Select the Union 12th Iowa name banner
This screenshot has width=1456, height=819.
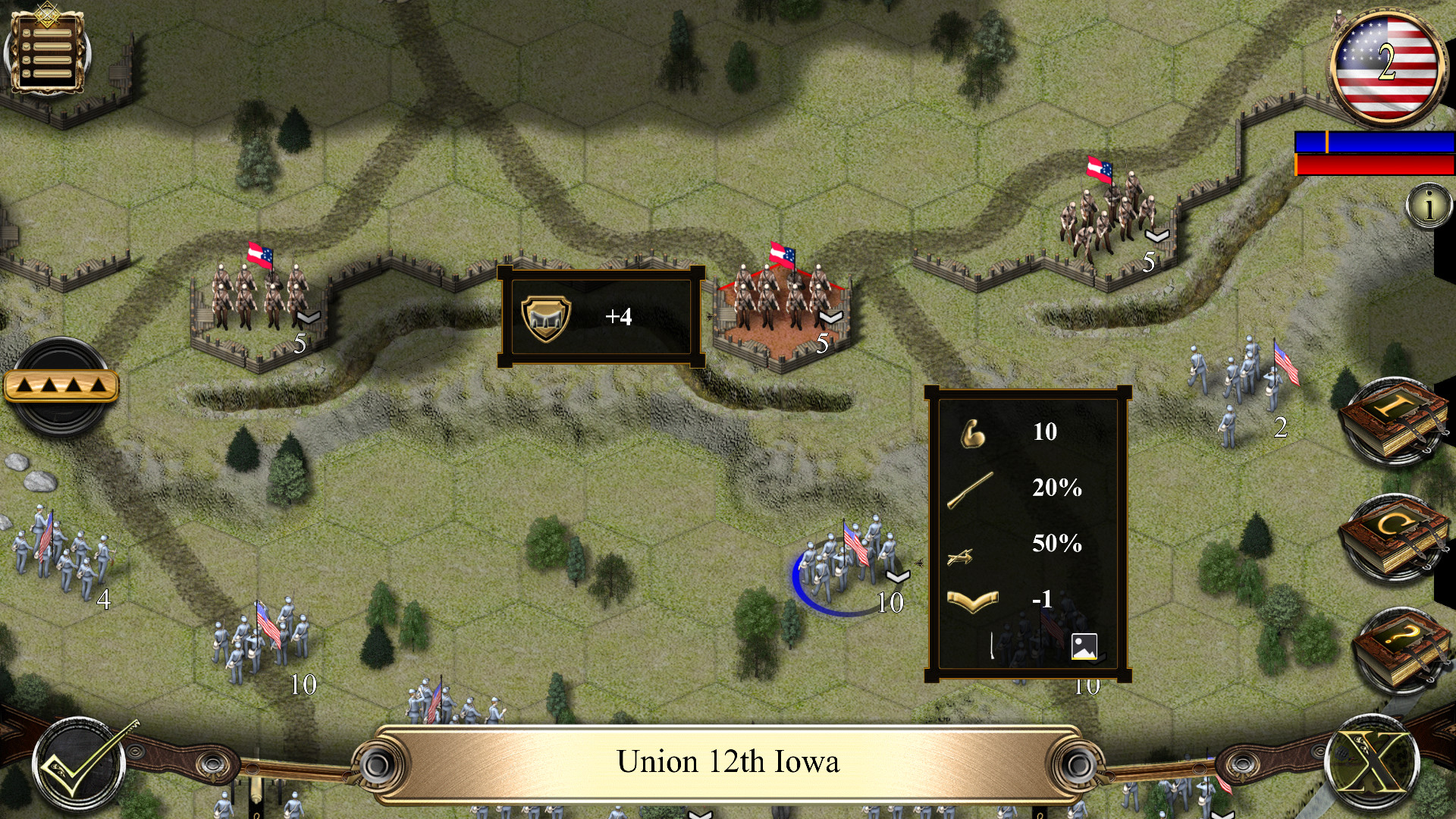[x=728, y=761]
